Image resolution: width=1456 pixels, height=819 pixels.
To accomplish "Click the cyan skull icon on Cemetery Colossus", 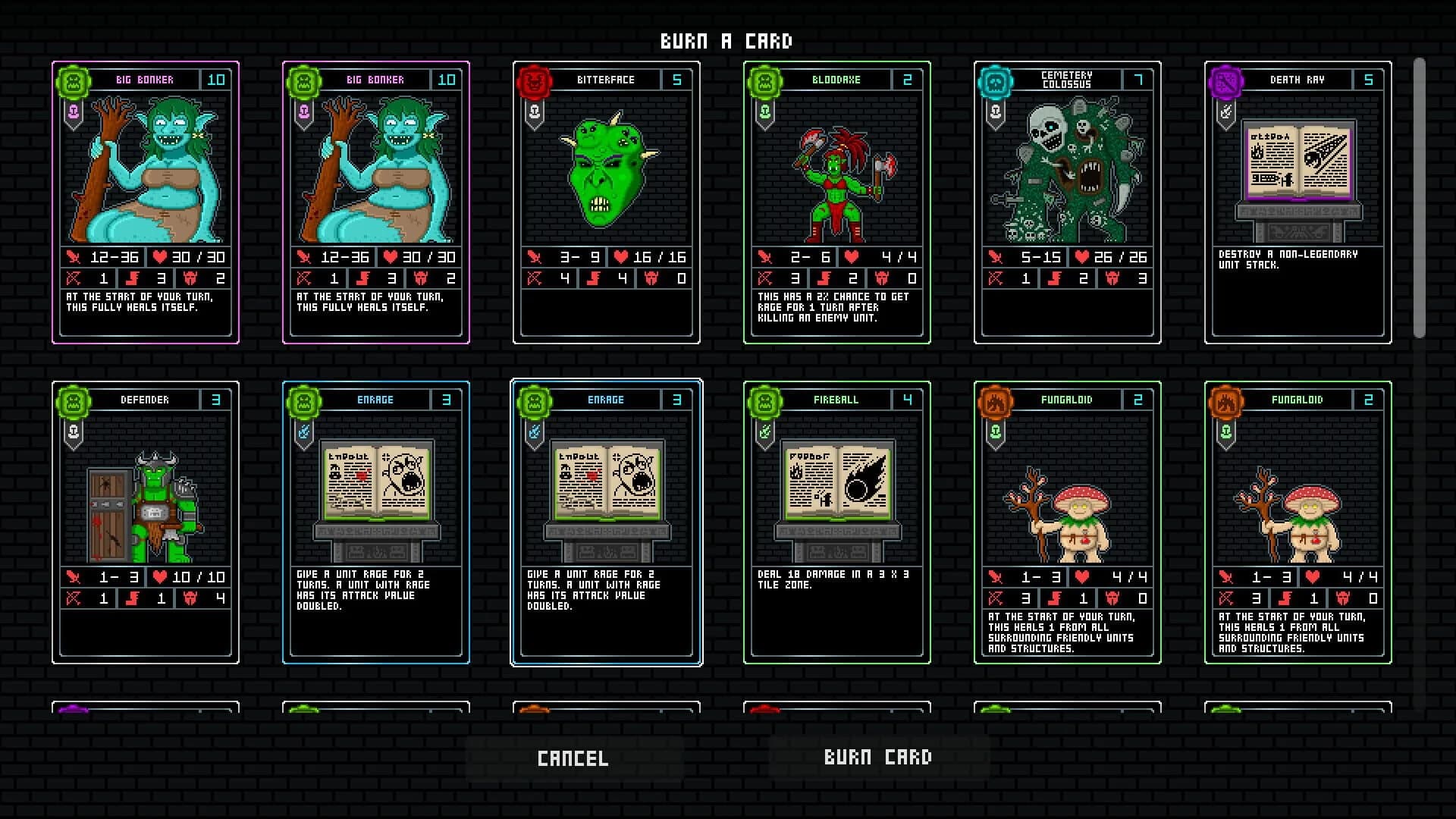I will coord(995,80).
